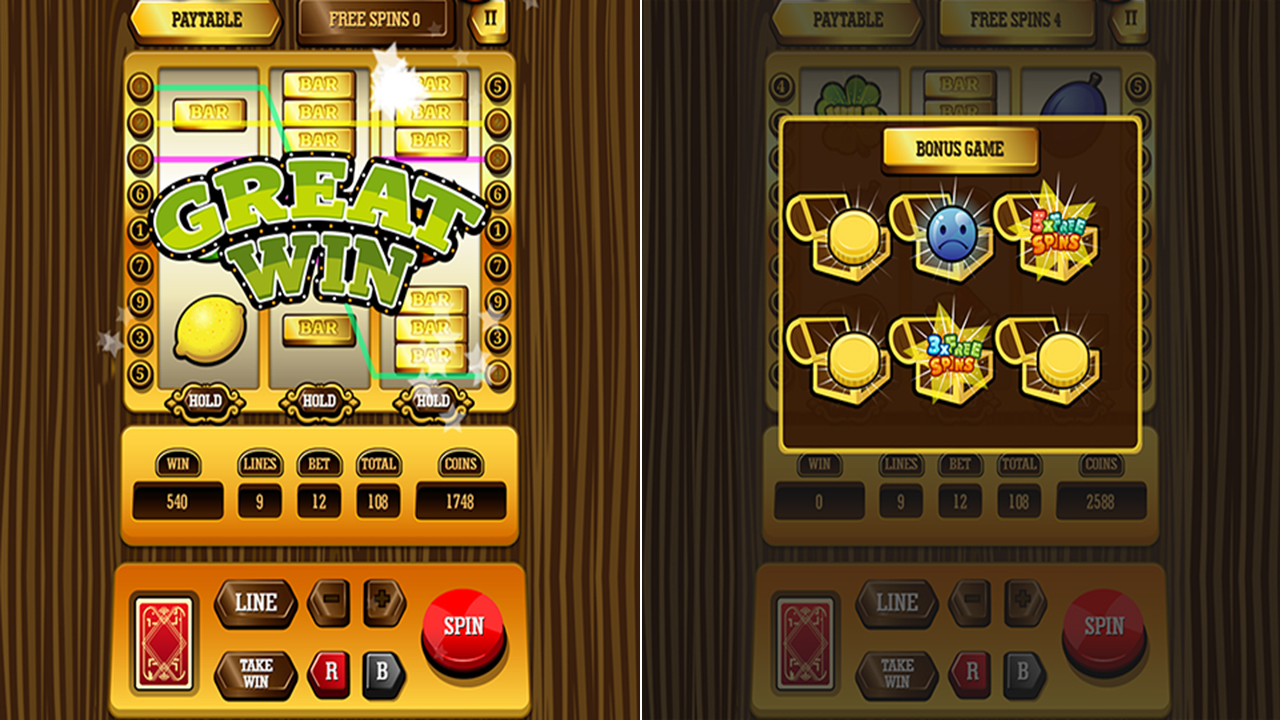Click the plus bet icon
Screen dimensions: 1280x720
pyautogui.click(x=382, y=598)
